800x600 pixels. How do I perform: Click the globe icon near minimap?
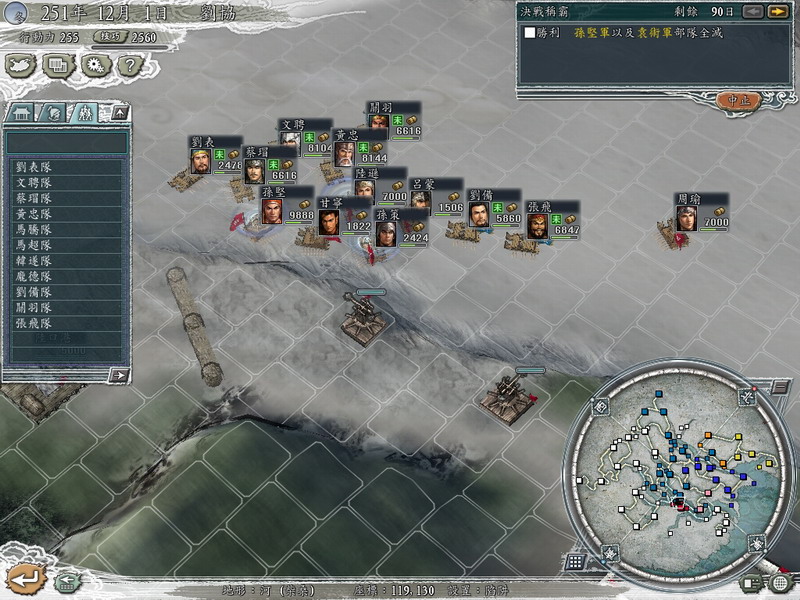(779, 582)
